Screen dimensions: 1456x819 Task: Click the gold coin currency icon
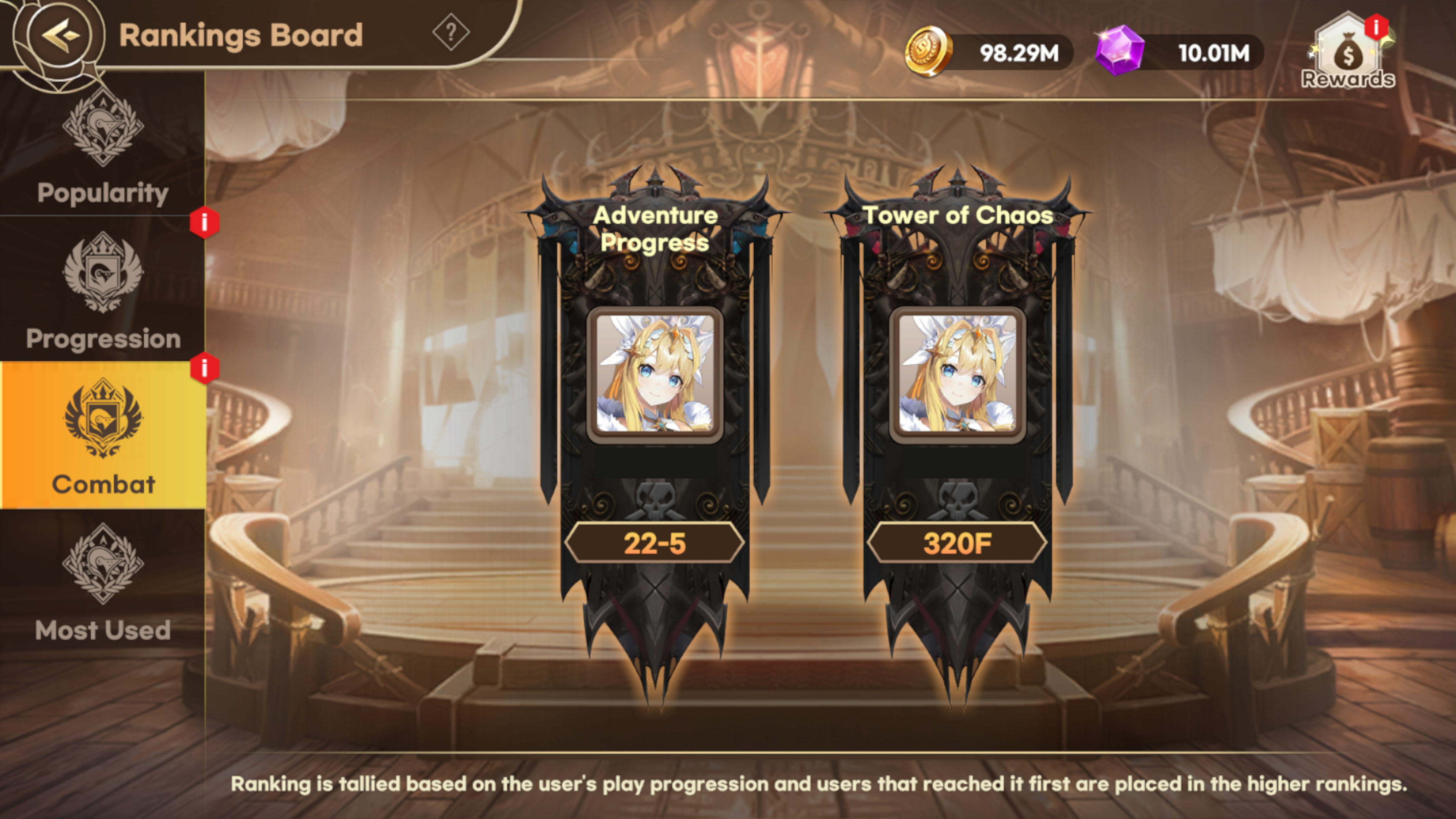click(x=928, y=52)
